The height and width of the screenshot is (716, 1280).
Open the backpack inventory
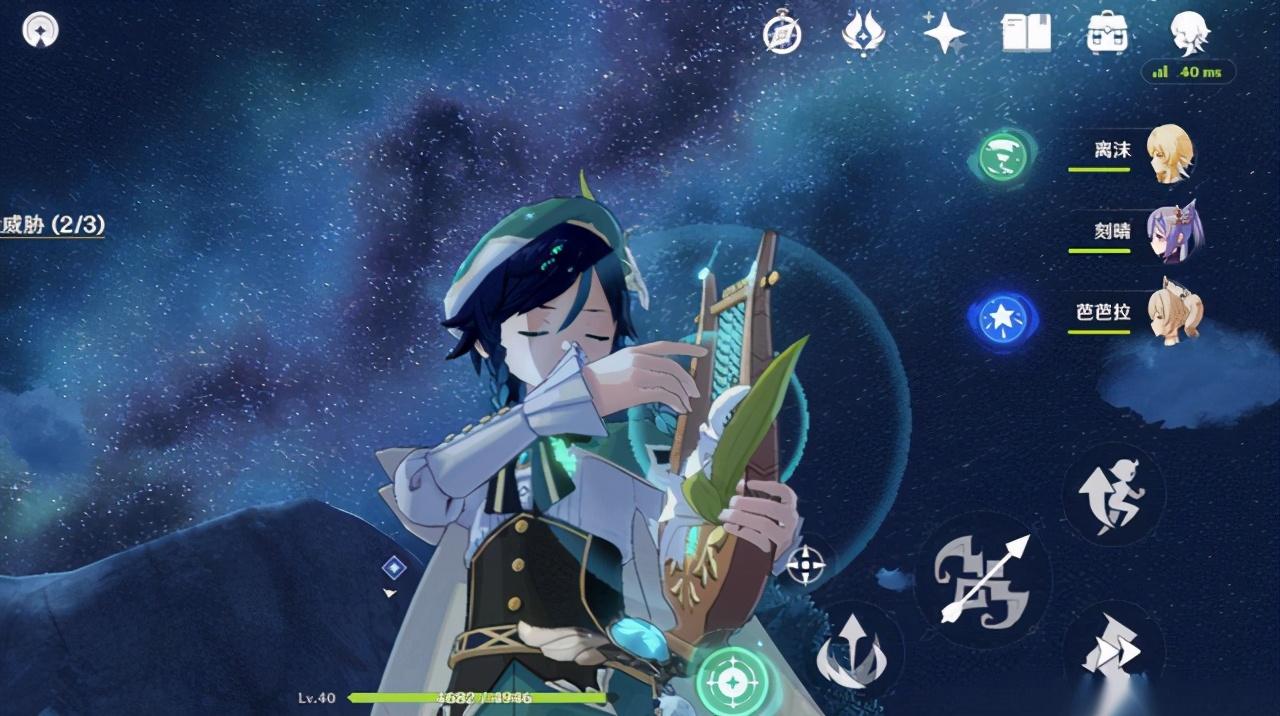1108,33
